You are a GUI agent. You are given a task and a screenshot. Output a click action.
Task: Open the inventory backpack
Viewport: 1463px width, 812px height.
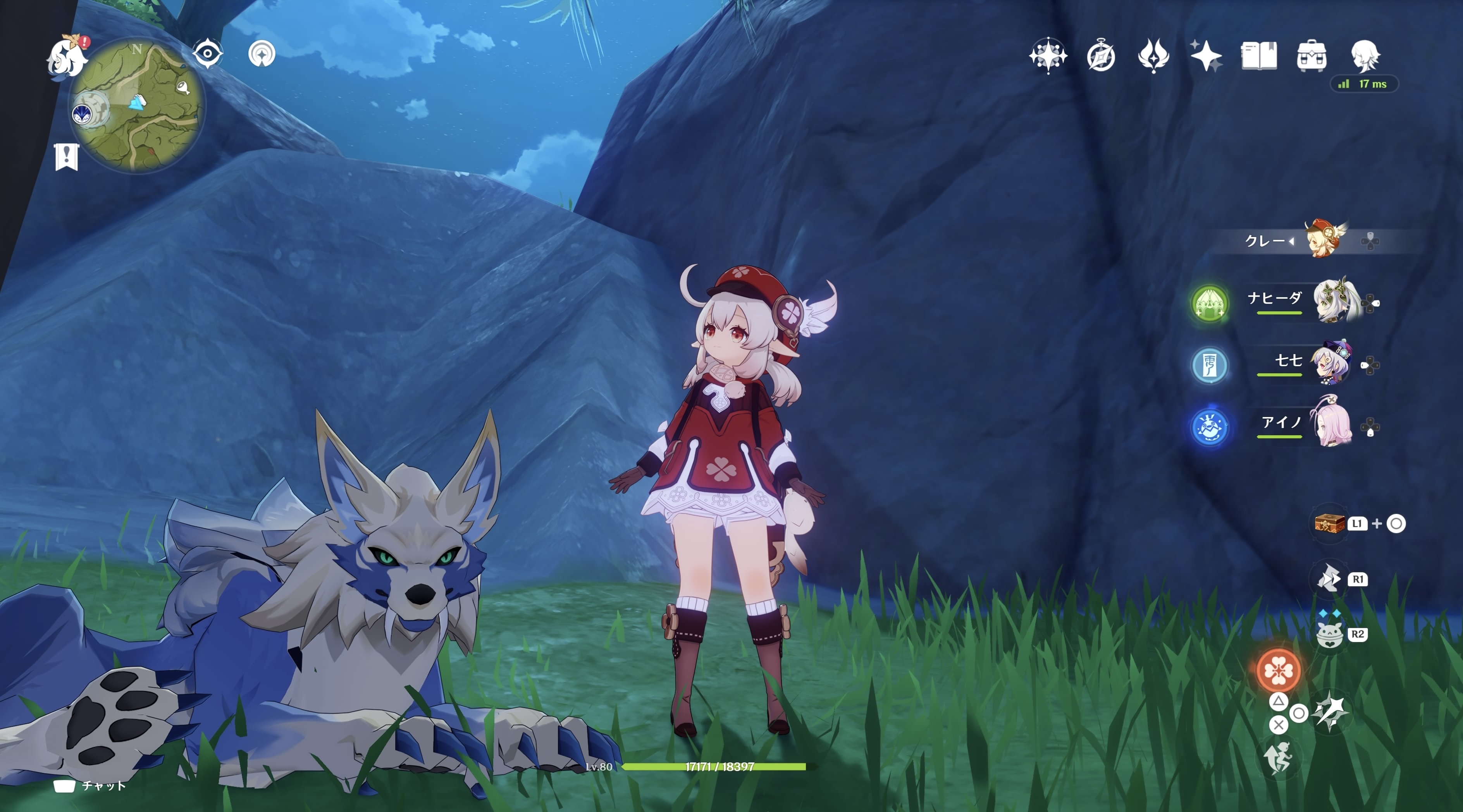1312,56
